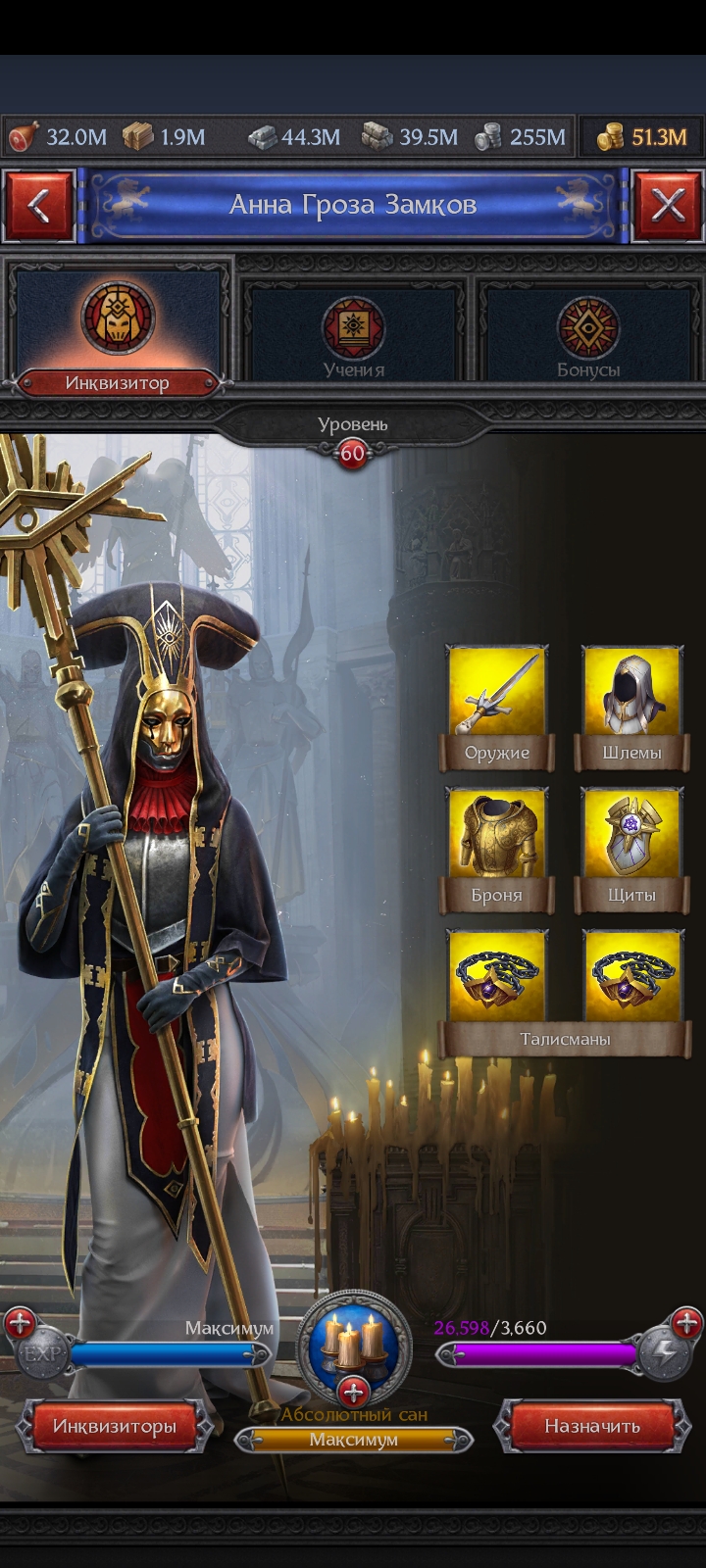This screenshot has width=706, height=1568.
Task: Close the inquisitor screen with X
Action: 668,206
